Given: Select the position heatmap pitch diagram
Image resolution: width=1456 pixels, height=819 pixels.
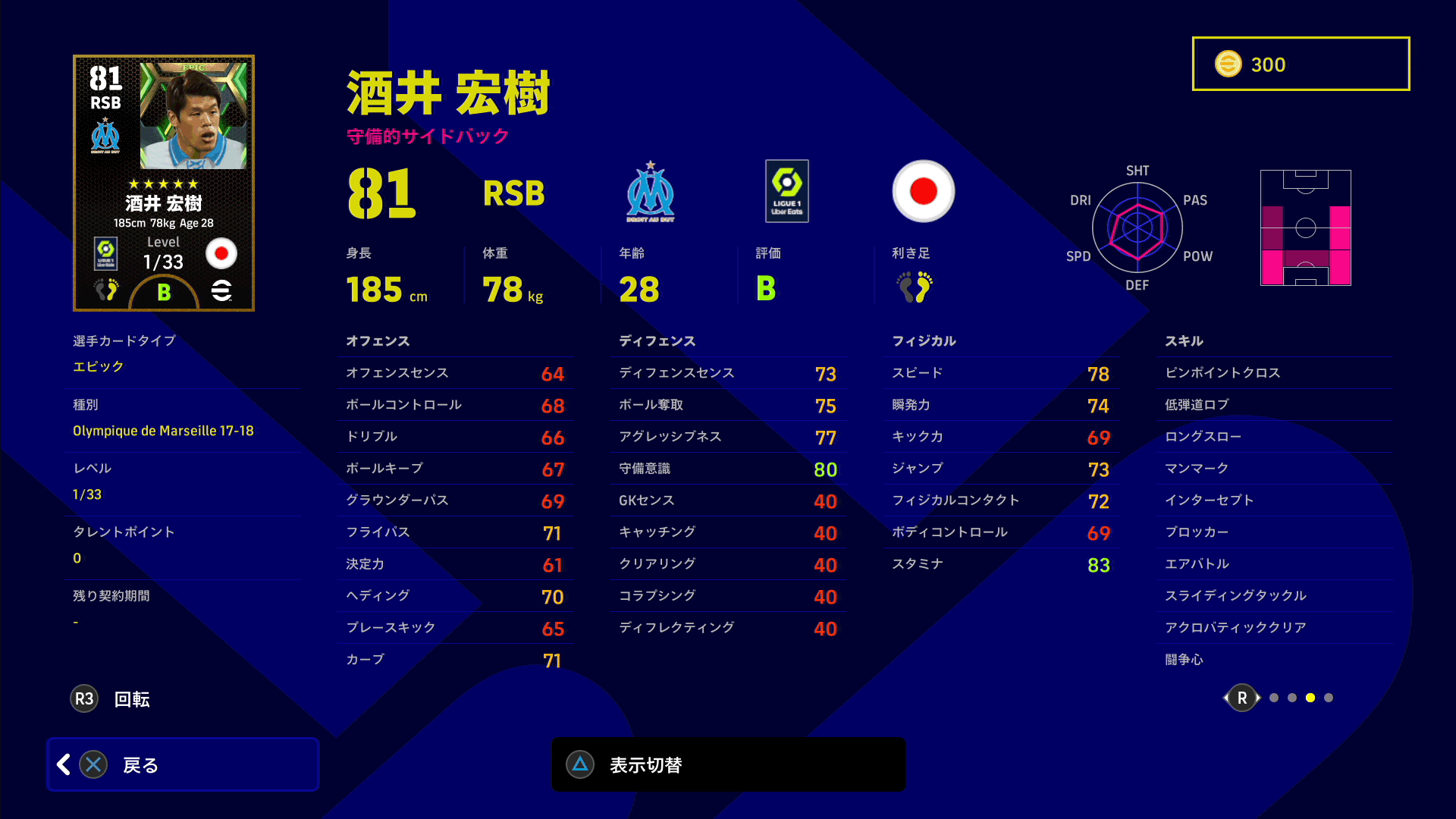Looking at the screenshot, I should click(x=1305, y=227).
